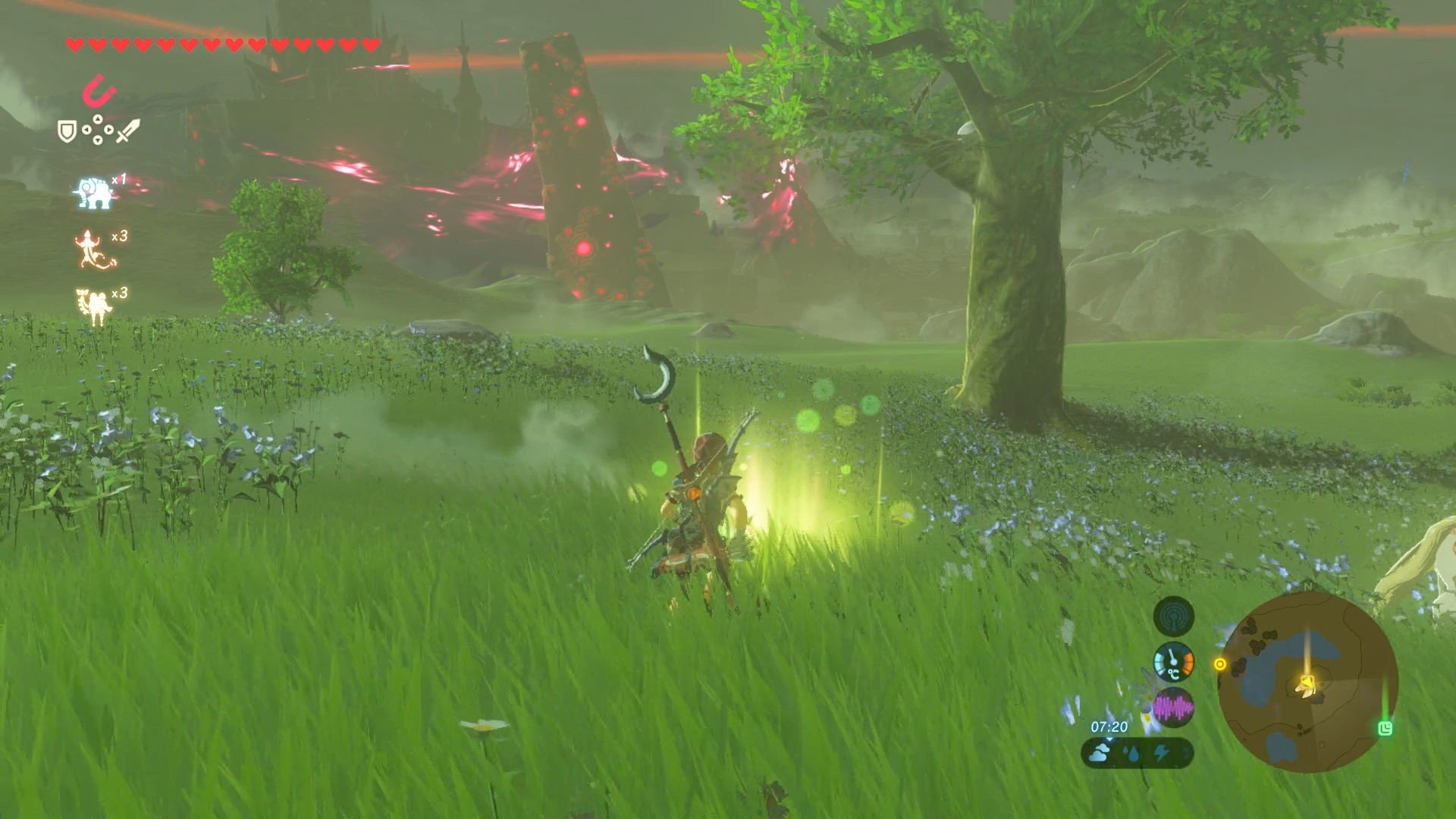
Task: Expand the d-pad down arrow selector
Action: tap(97, 140)
